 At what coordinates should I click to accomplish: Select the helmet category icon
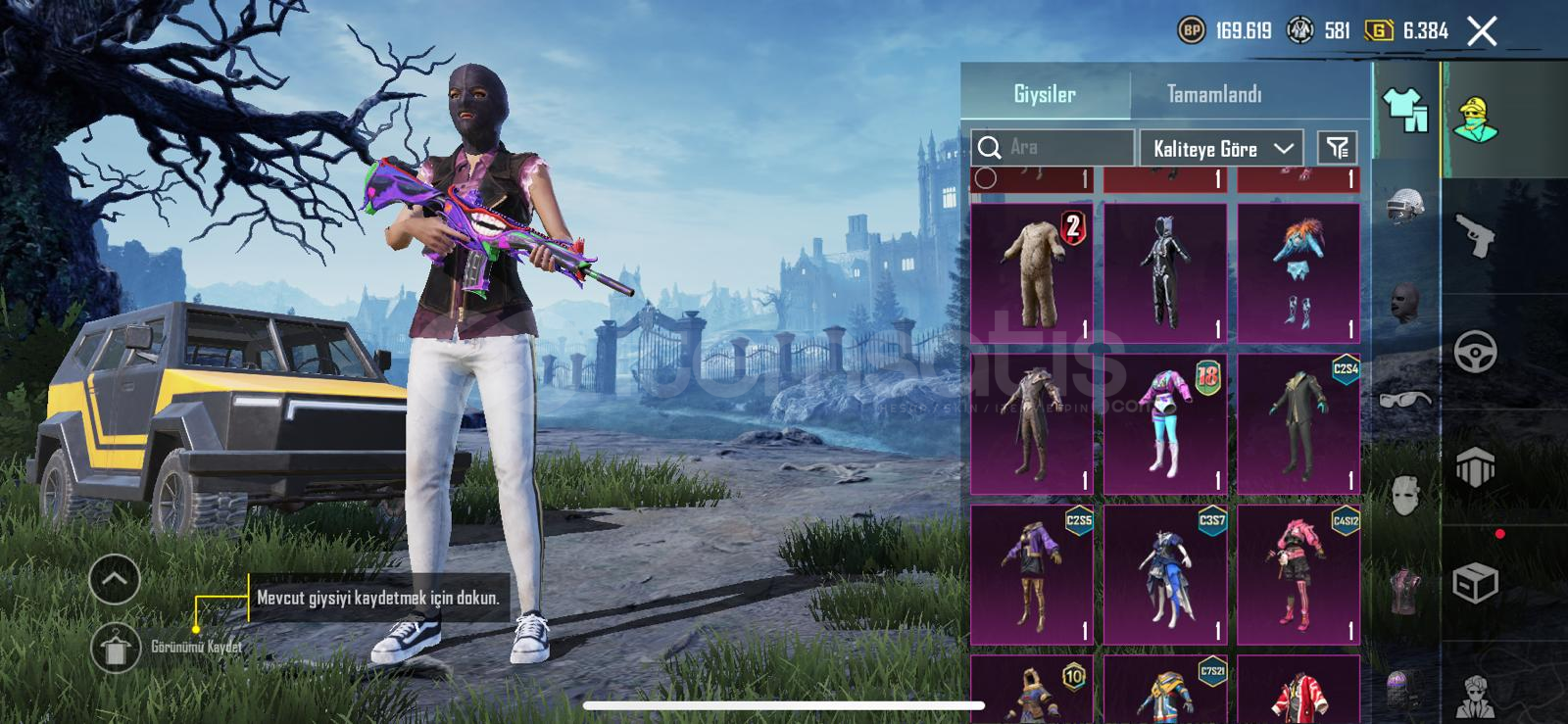click(x=1405, y=207)
